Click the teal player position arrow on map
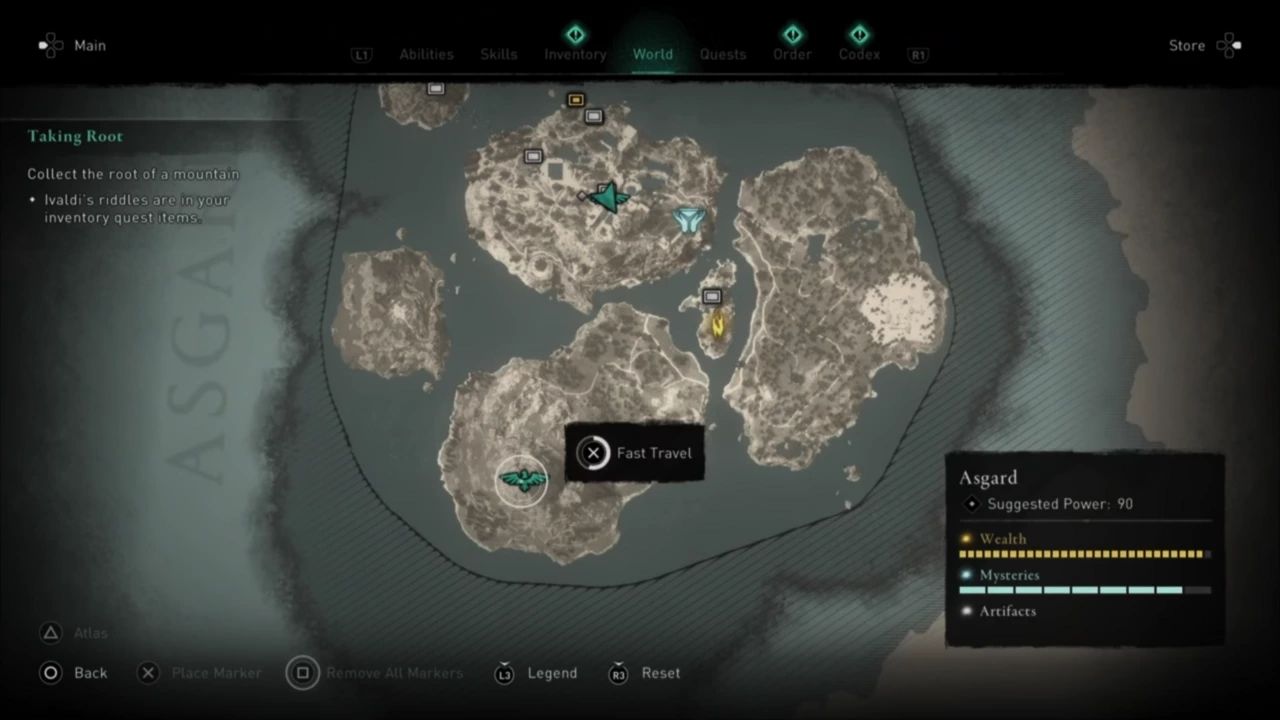 [x=608, y=197]
